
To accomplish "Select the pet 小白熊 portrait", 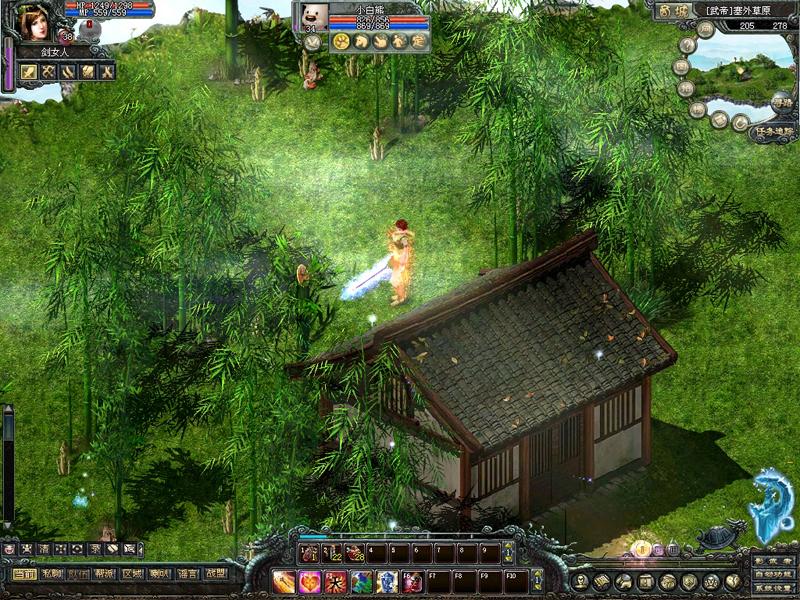I will (314, 19).
